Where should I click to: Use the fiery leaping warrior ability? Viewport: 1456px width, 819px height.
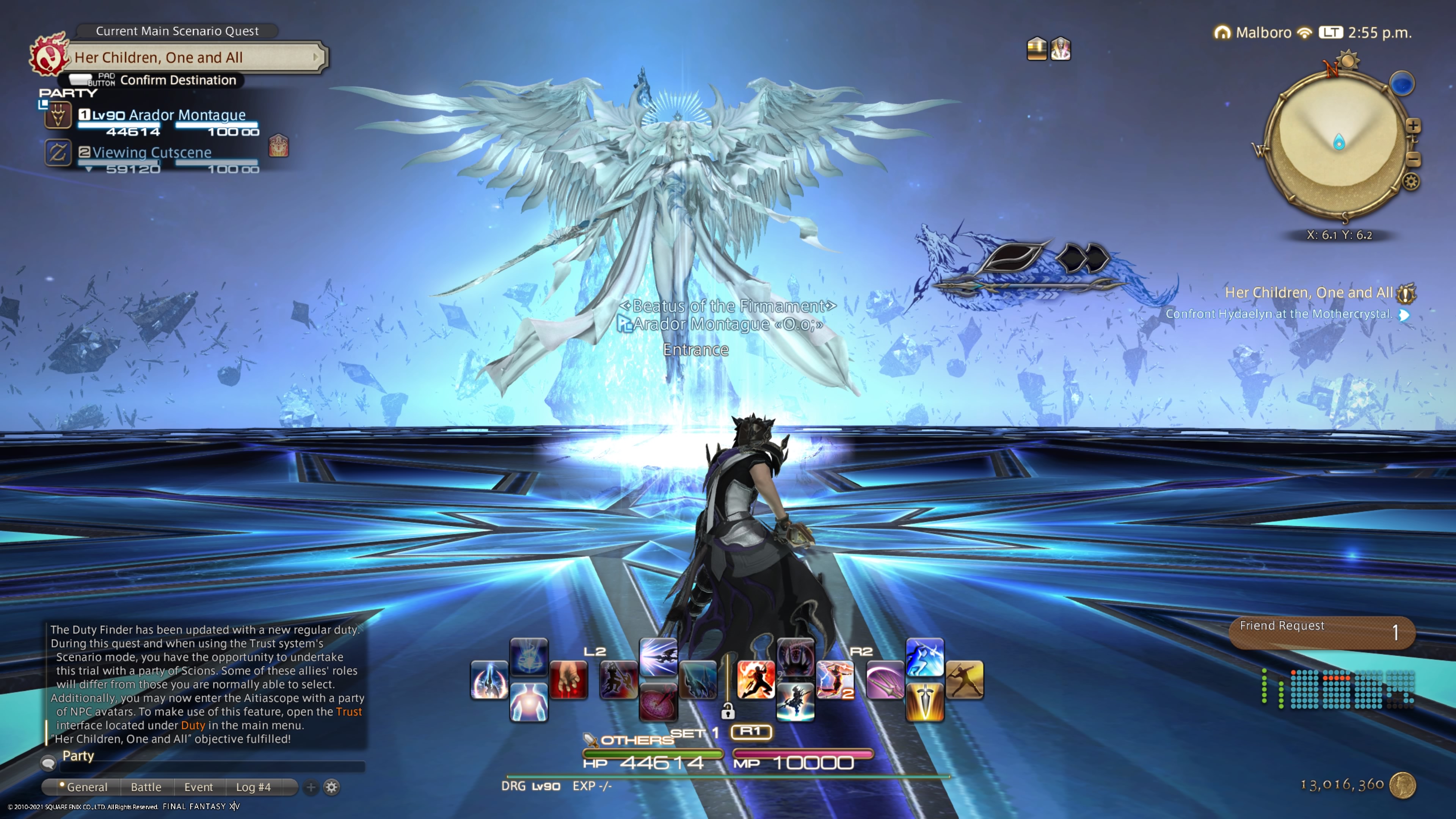tap(756, 679)
